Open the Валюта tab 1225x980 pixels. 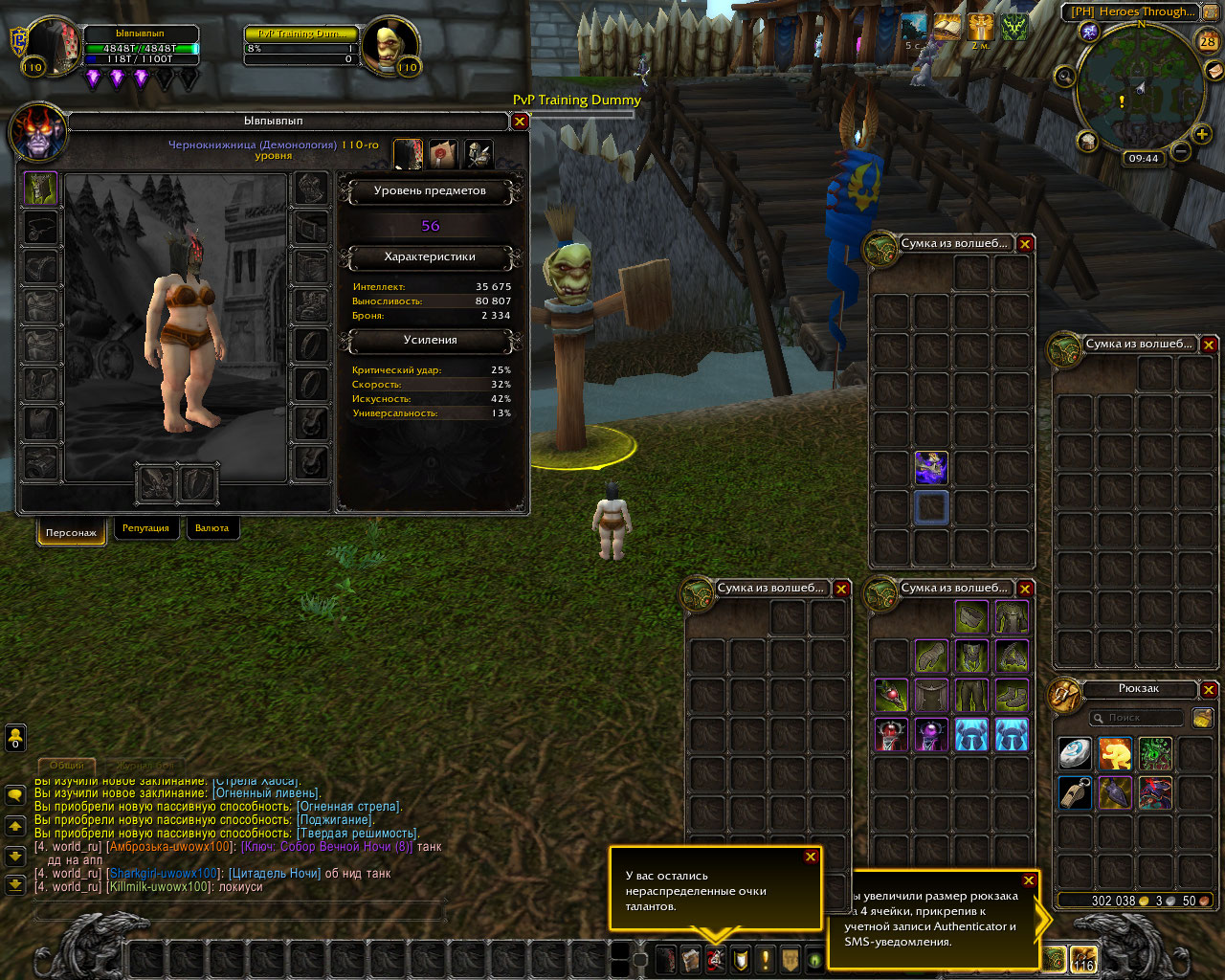click(212, 528)
